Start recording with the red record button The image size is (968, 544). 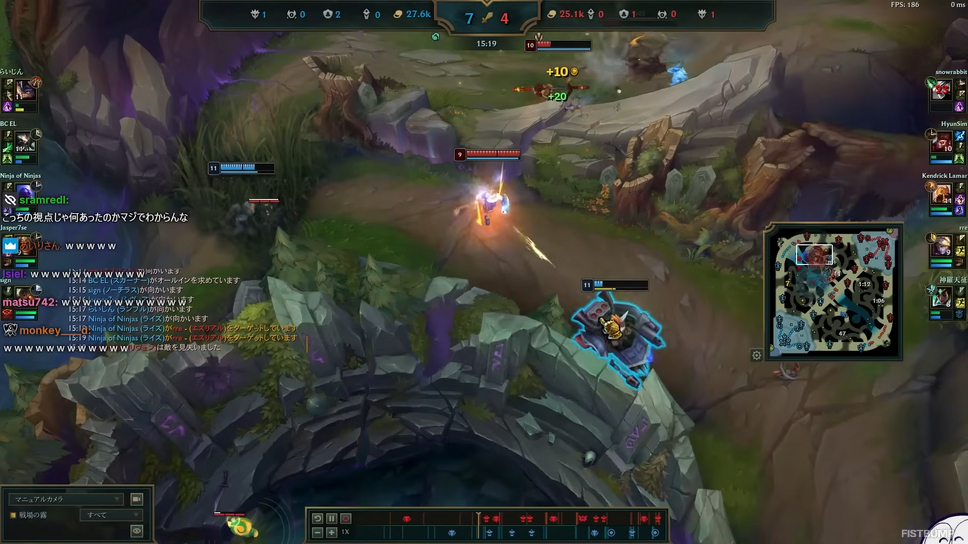click(x=346, y=519)
